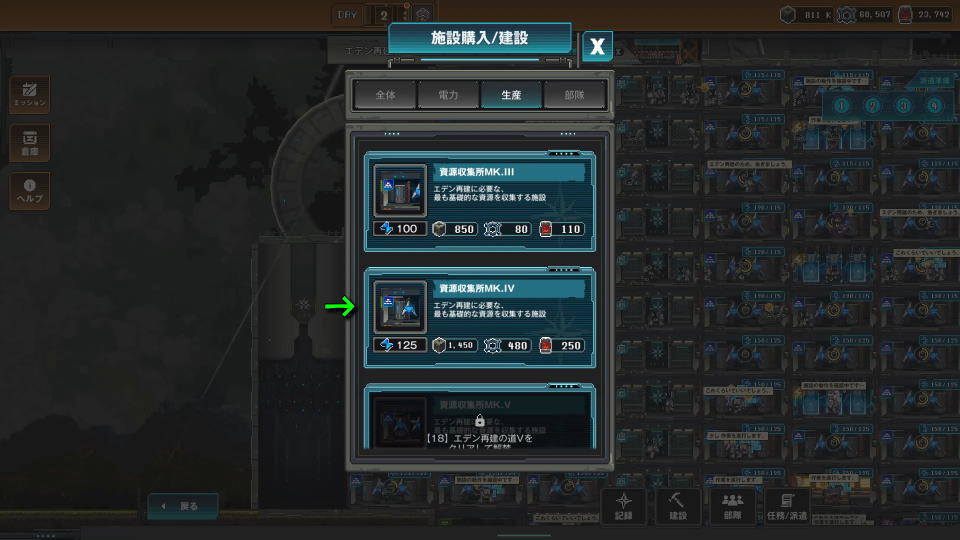Close the facility purchase window
This screenshot has width=960, height=540.
click(x=597, y=45)
